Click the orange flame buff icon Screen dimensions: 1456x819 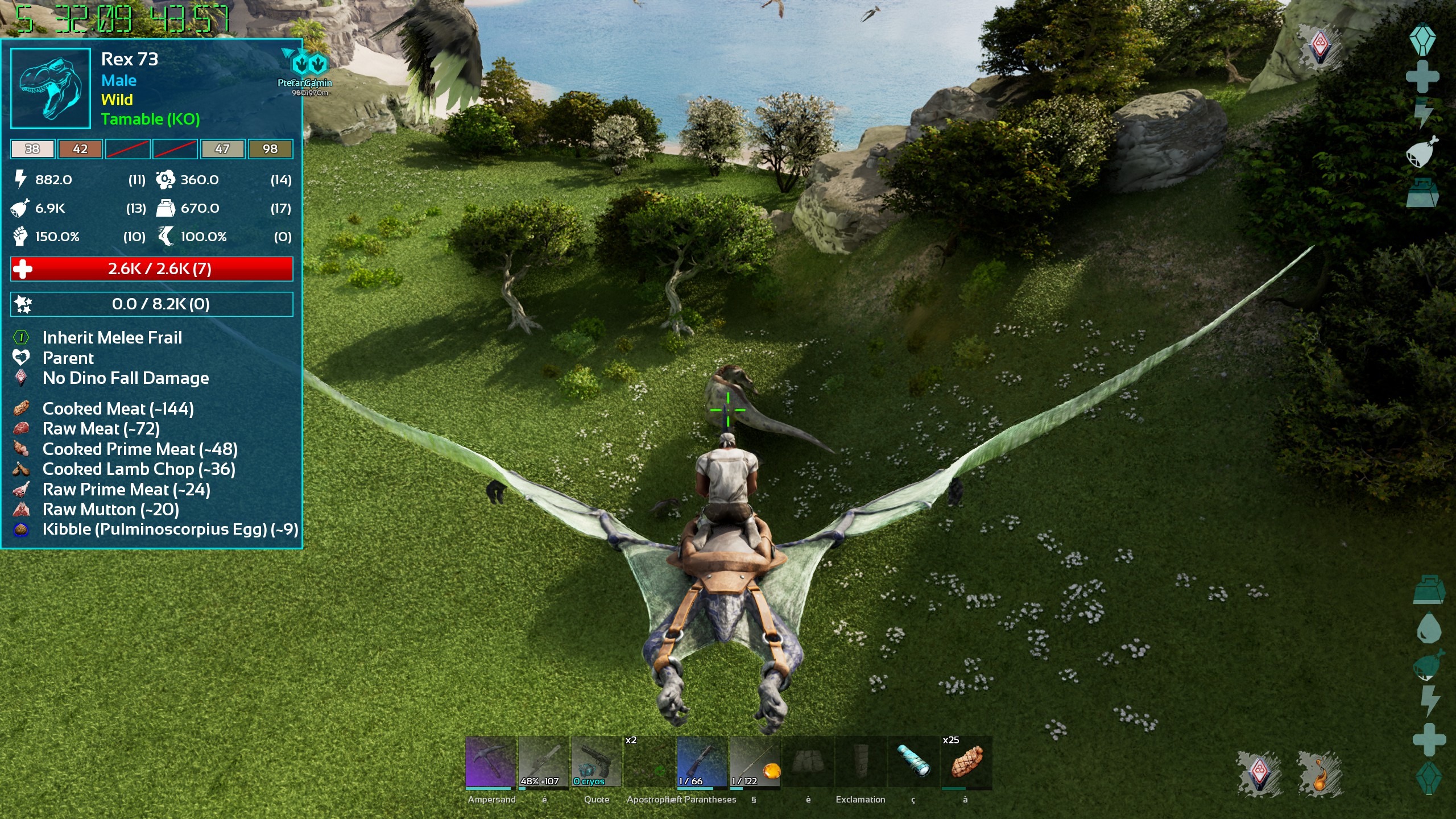[x=1320, y=773]
